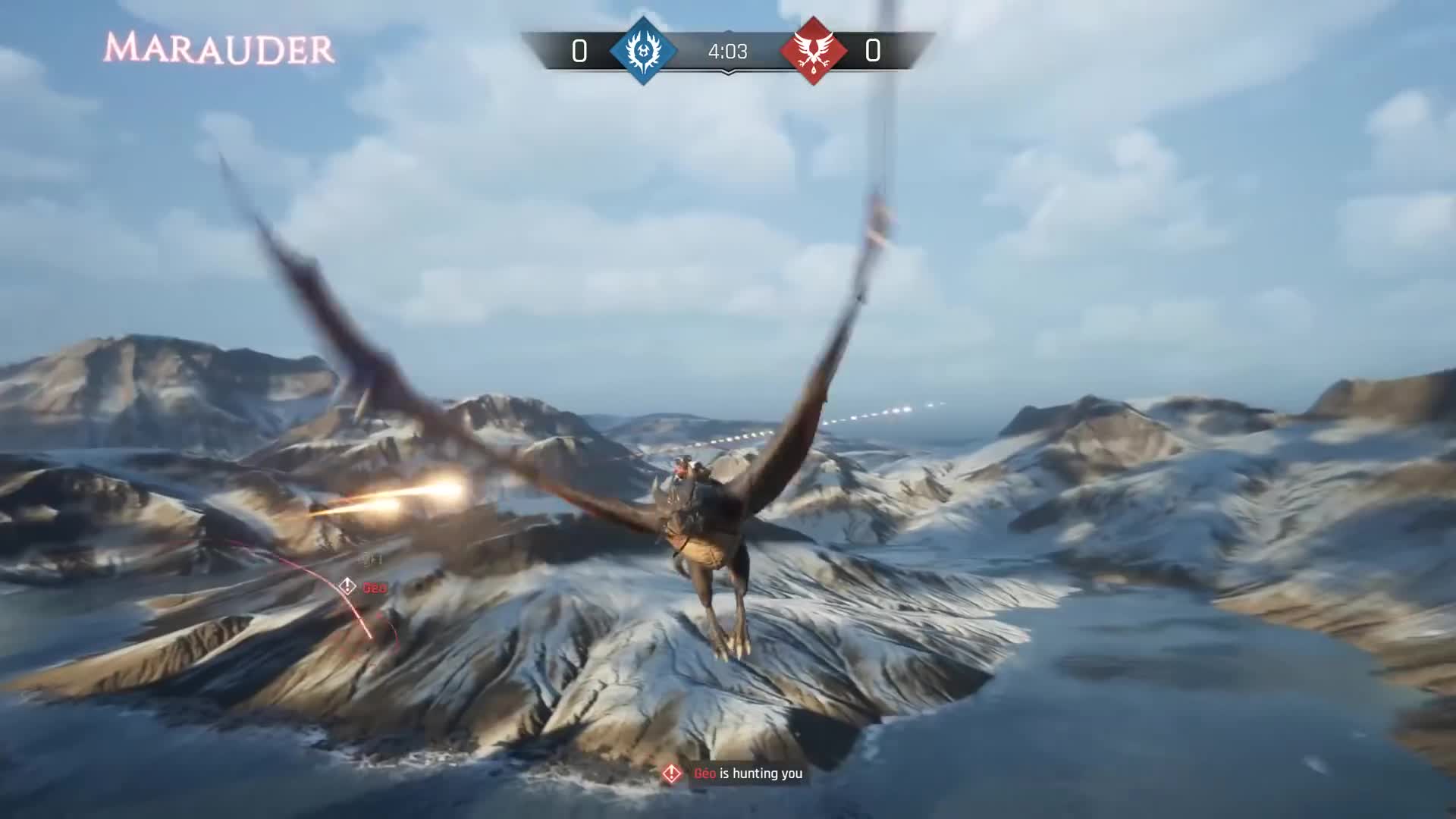Click the hunting alert warning icon
Image resolution: width=1456 pixels, height=819 pixels.
click(671, 773)
